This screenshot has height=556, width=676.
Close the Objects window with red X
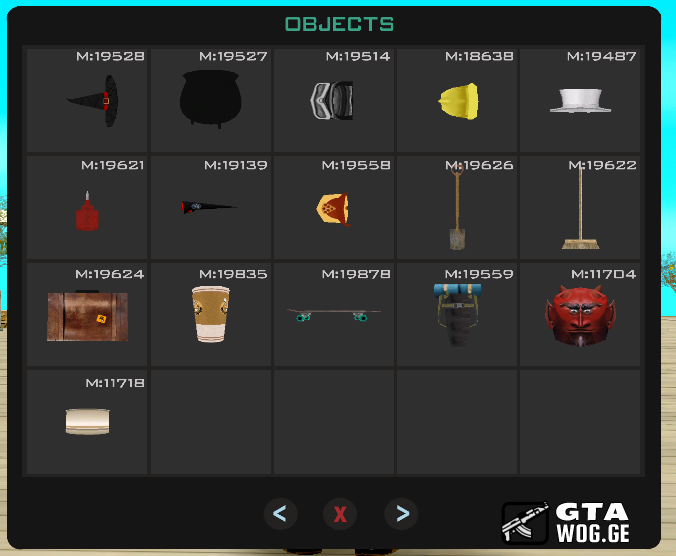[340, 514]
